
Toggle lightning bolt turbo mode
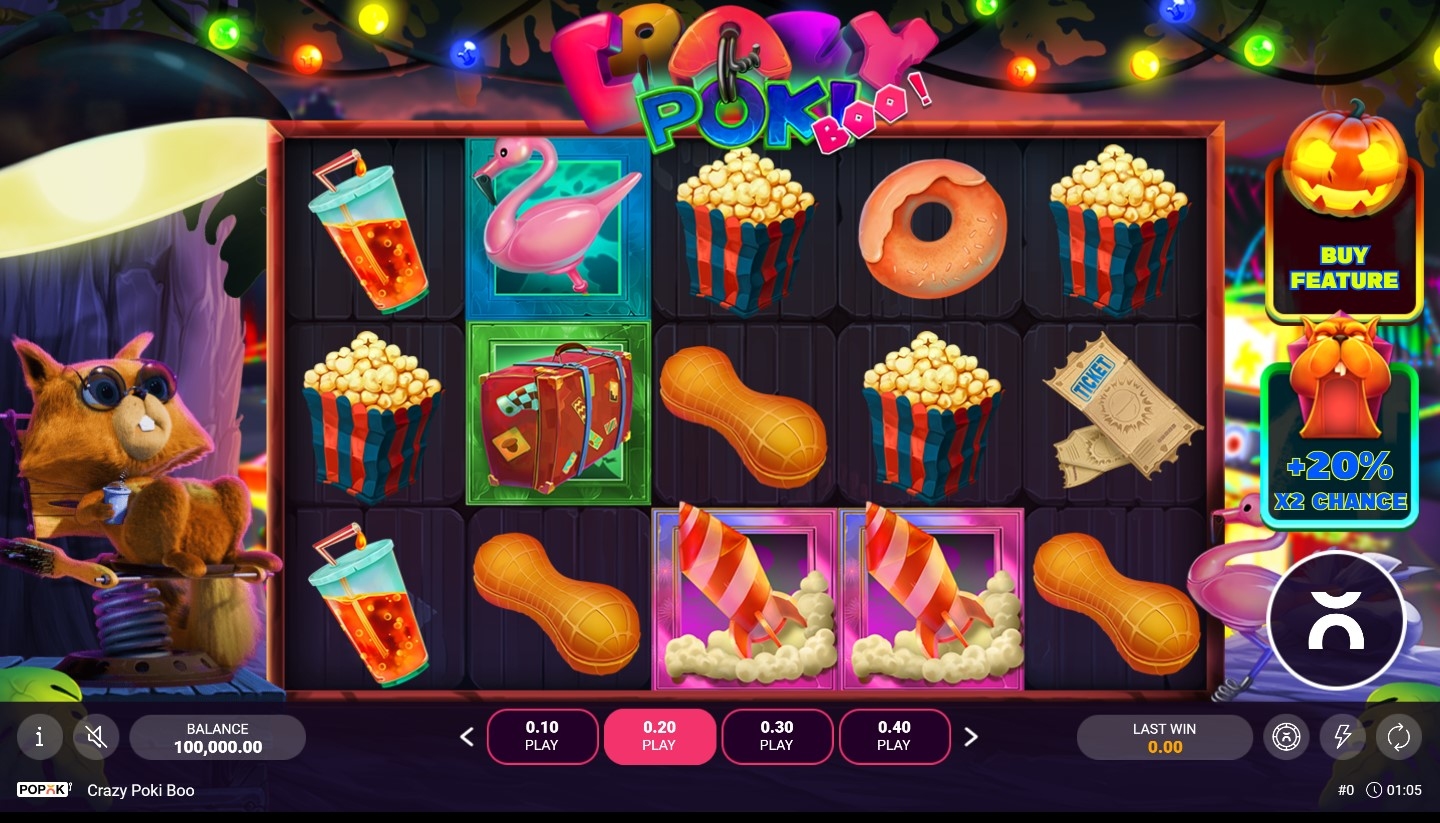click(x=1341, y=738)
